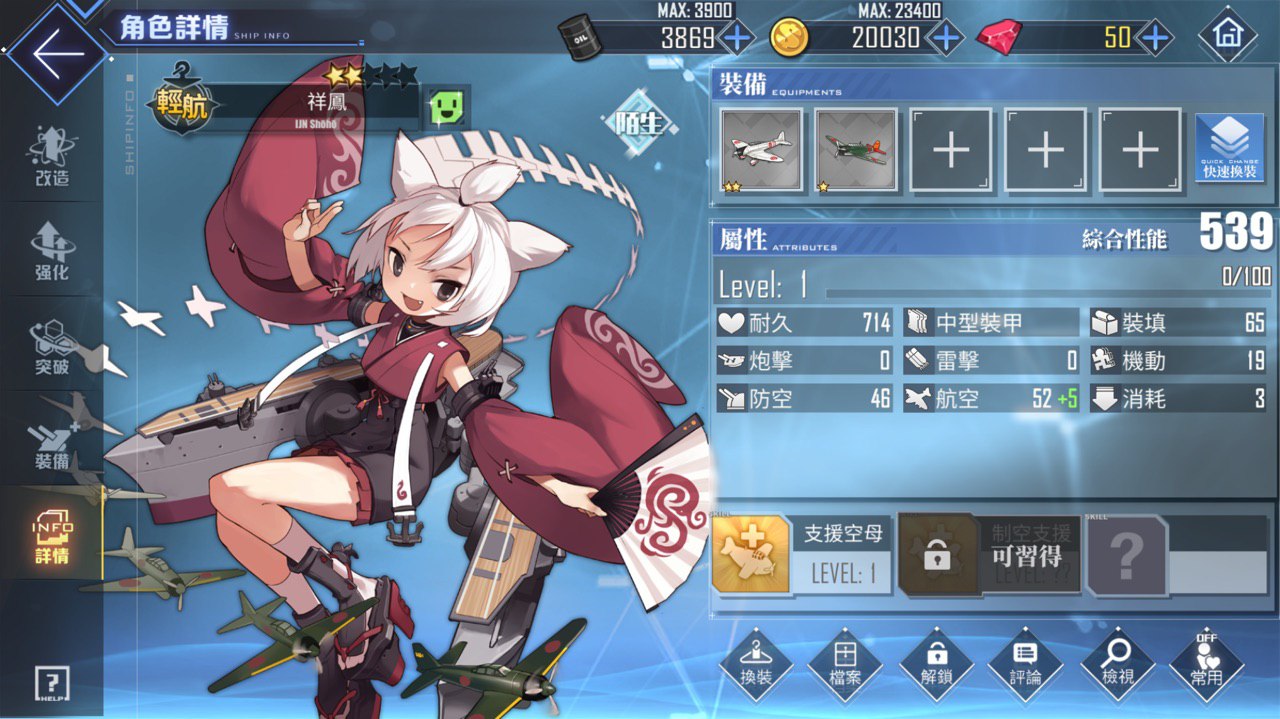Open 評論 comments
The image size is (1280, 719).
pyautogui.click(x=1025, y=665)
